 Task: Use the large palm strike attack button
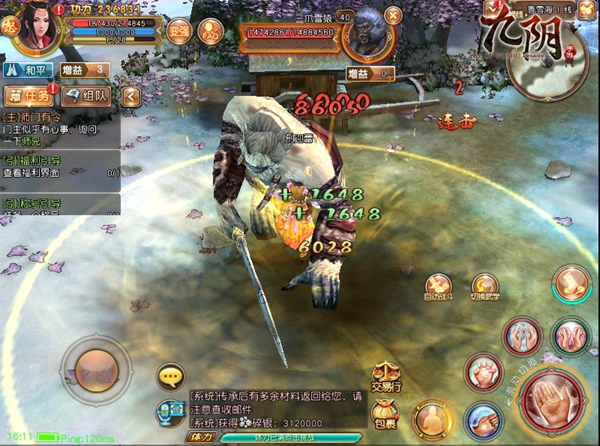(553, 398)
